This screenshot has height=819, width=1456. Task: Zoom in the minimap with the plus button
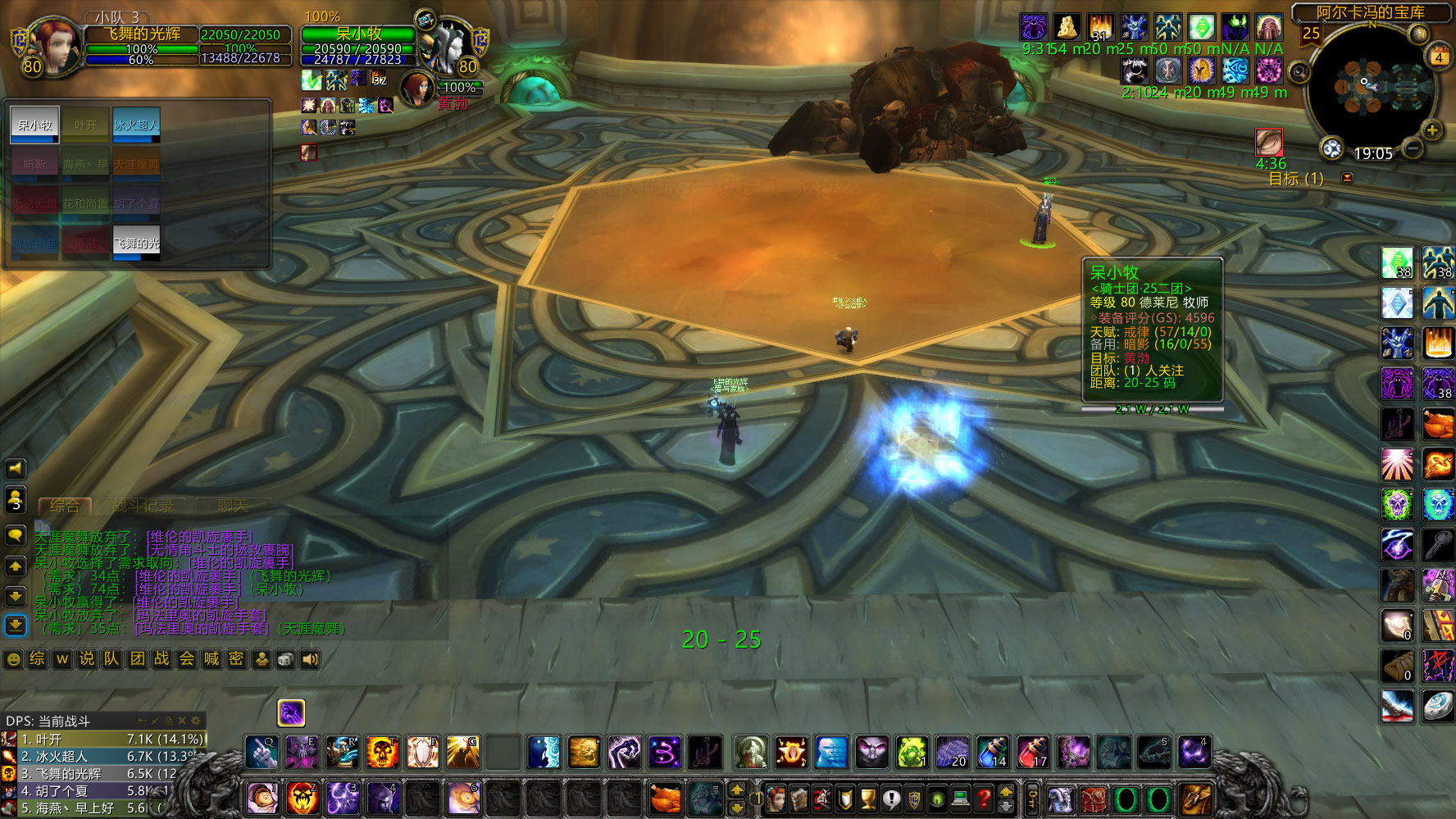(x=1433, y=130)
